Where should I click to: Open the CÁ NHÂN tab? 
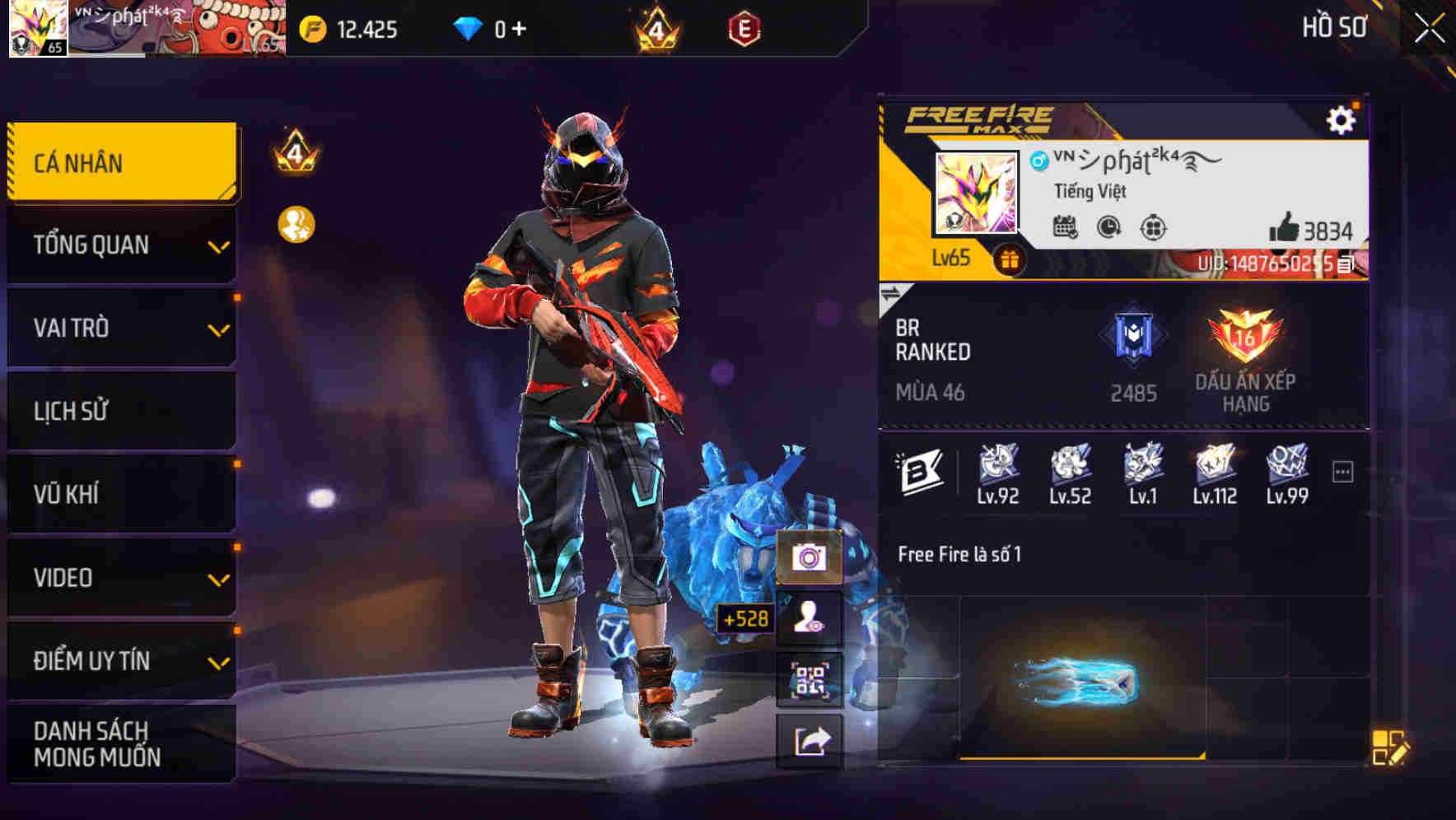click(120, 162)
